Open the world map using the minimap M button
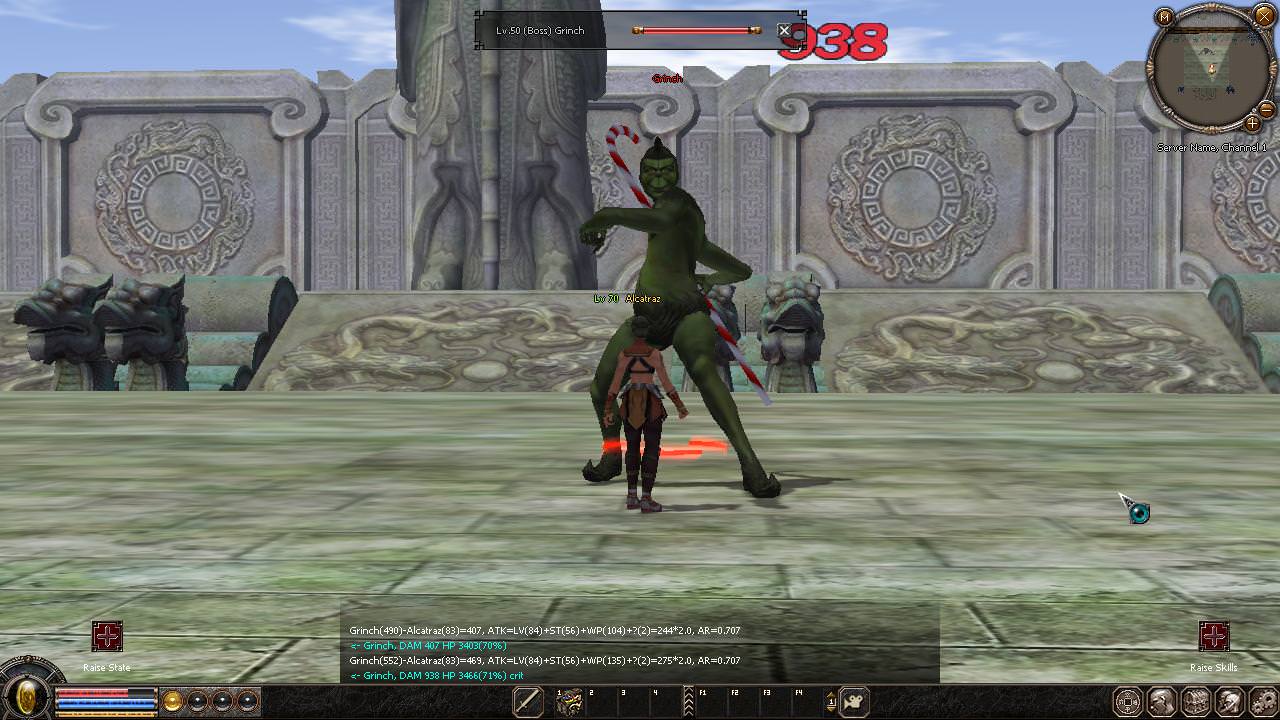 (1165, 16)
